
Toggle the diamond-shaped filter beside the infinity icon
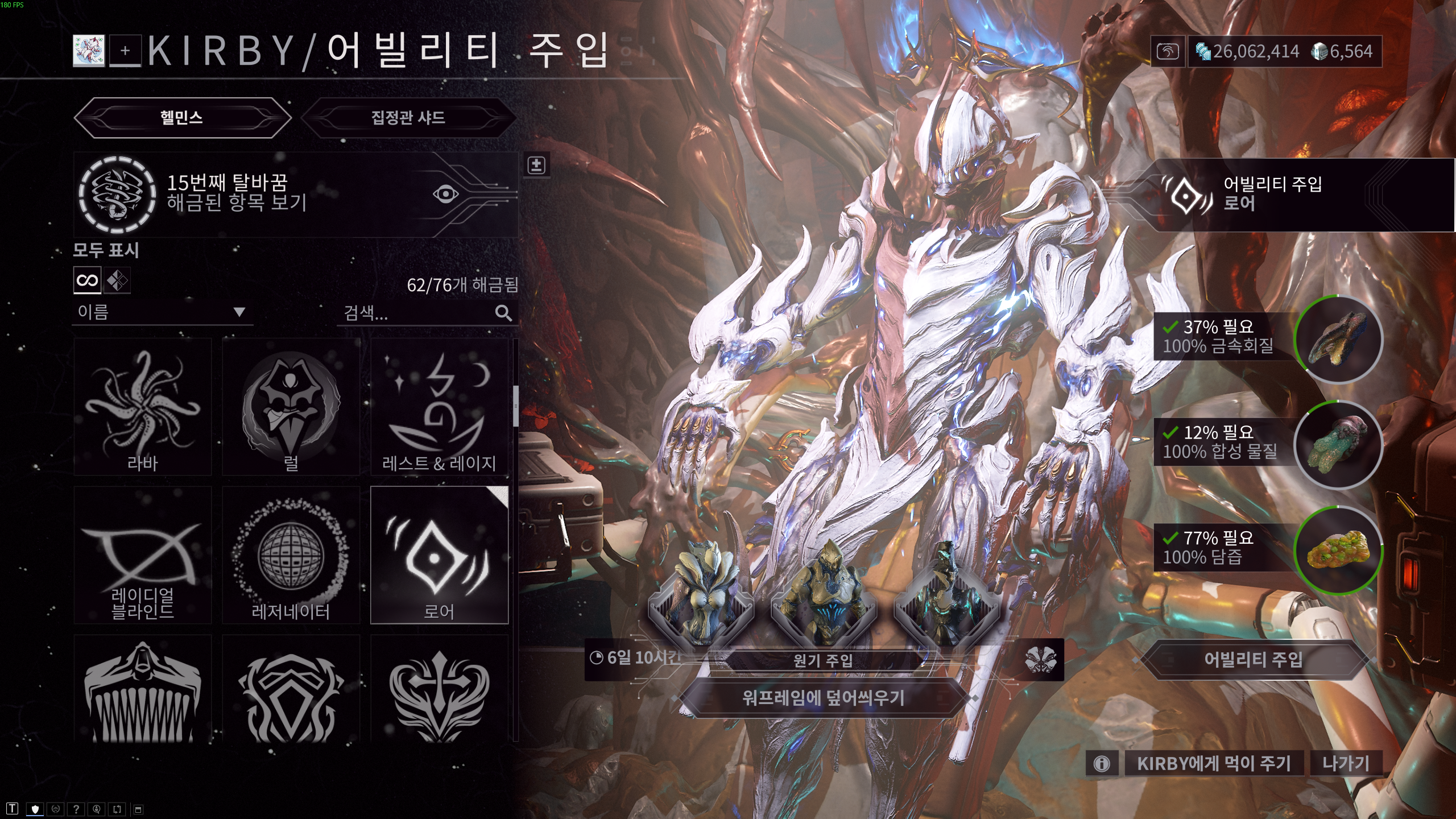(x=117, y=281)
